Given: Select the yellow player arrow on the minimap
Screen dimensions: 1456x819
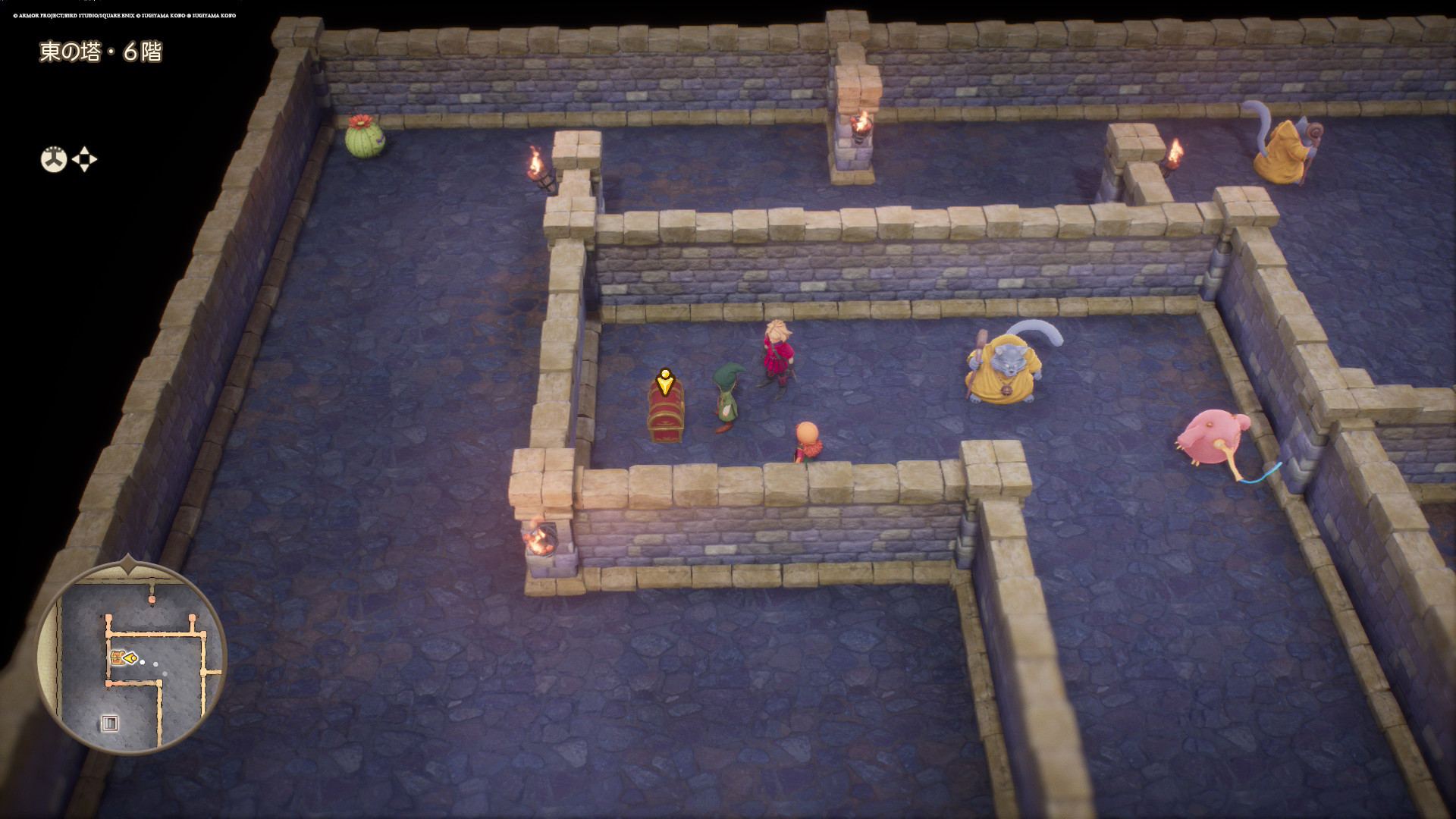Looking at the screenshot, I should coord(132,658).
